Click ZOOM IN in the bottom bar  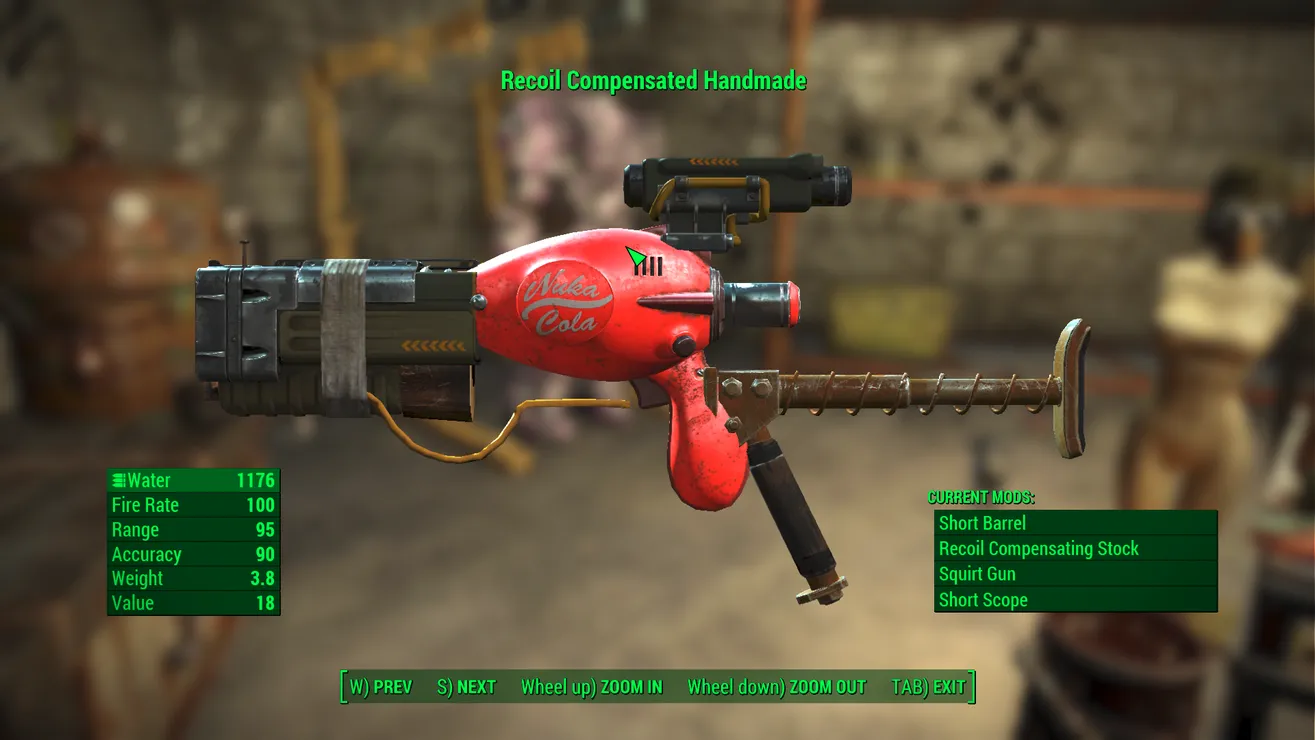click(x=591, y=687)
